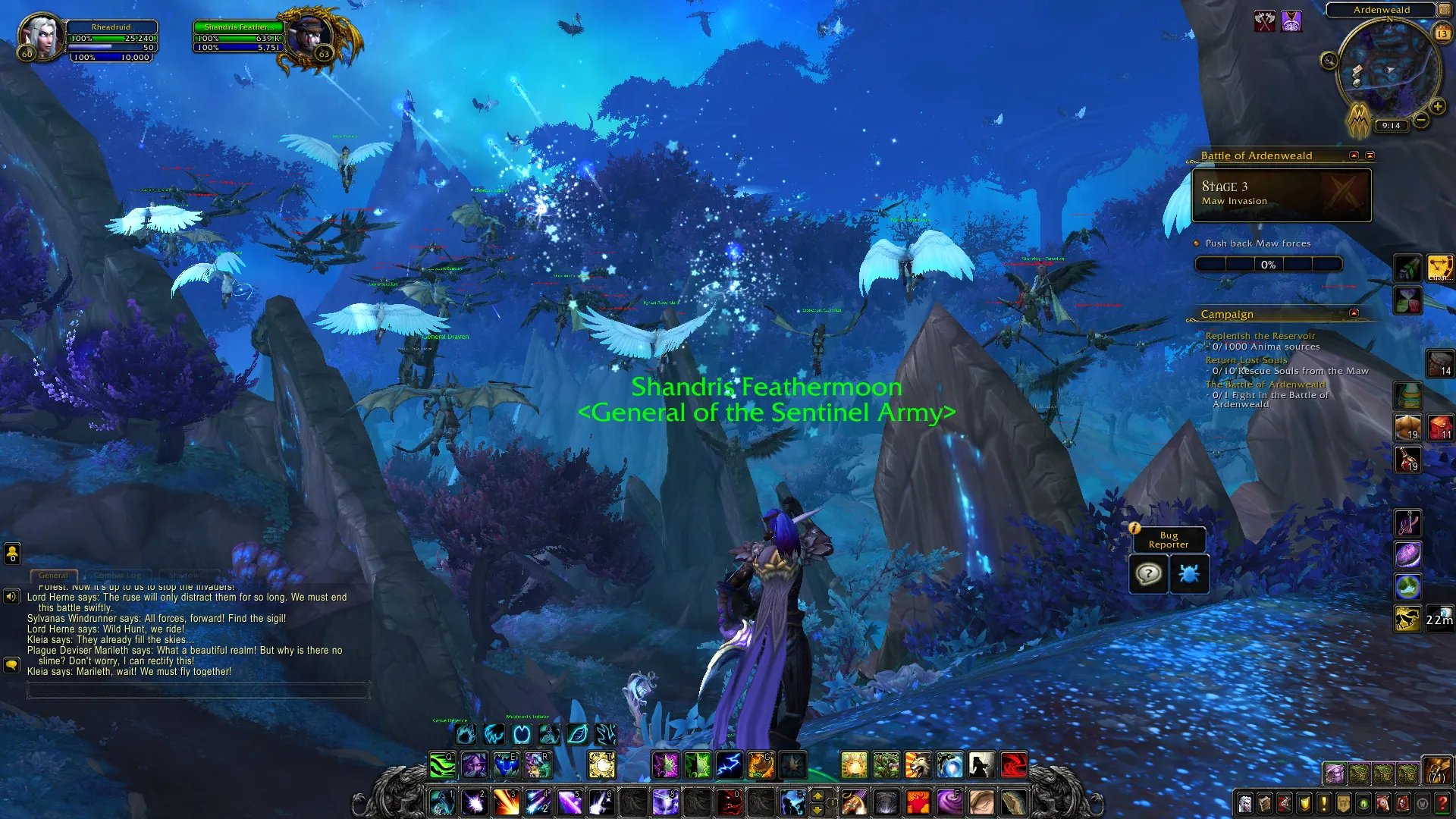This screenshot has width=1456, height=819.
Task: Open the feedback speech bubble with question mark
Action: 1148,574
